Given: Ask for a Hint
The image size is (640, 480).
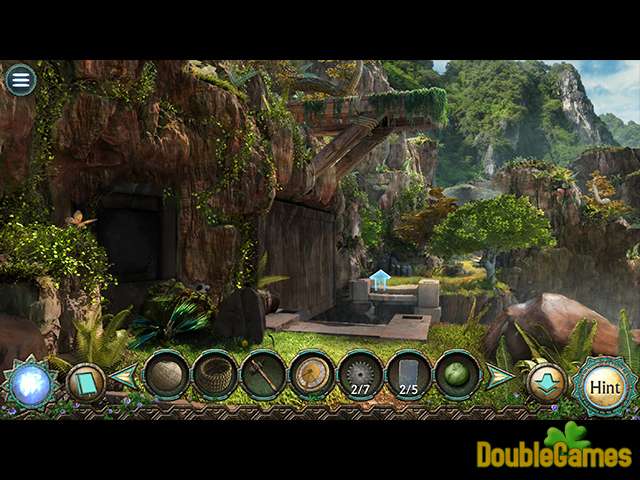Looking at the screenshot, I should 604,385.
